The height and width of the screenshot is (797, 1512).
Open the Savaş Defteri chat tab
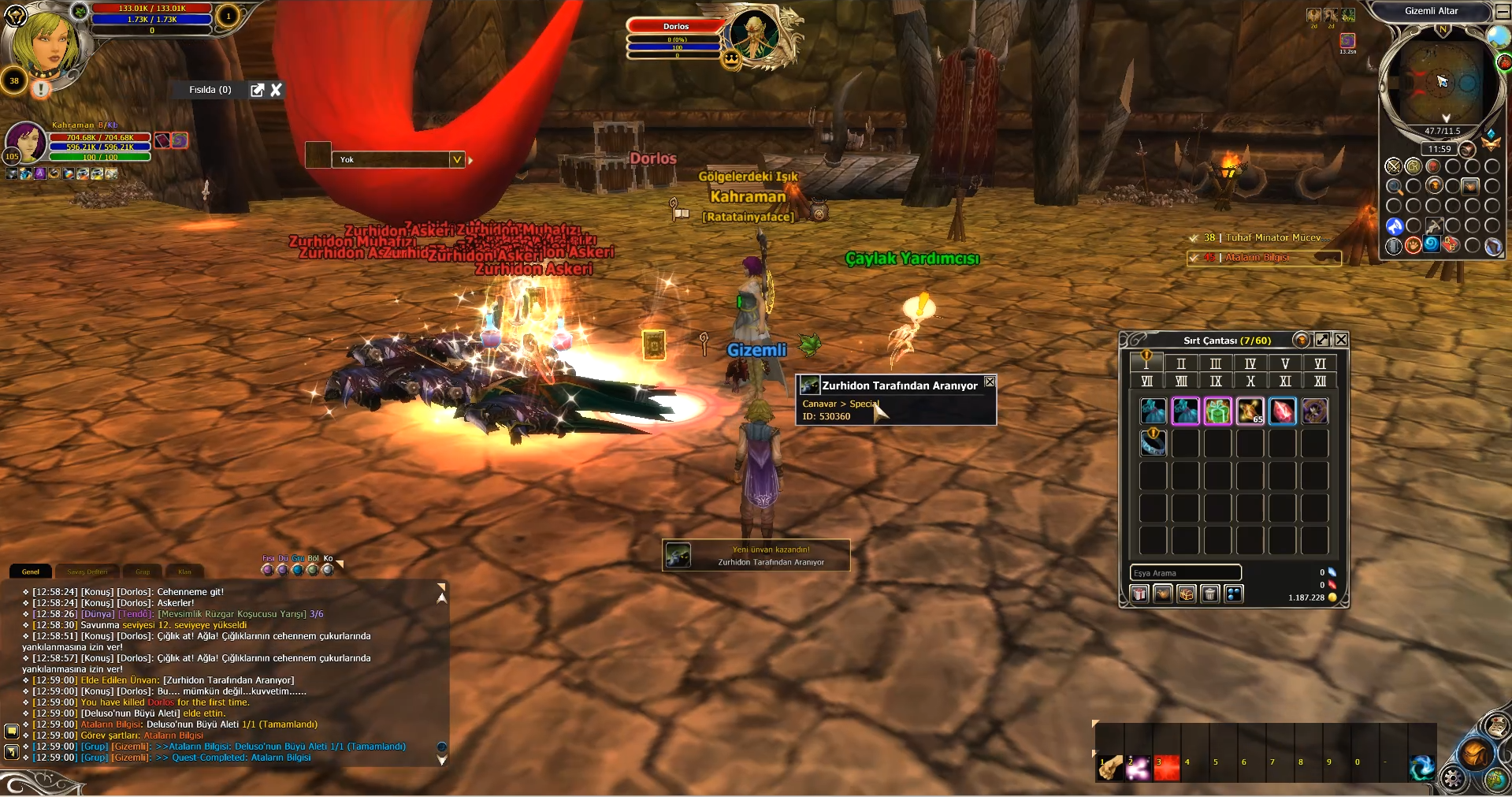click(87, 572)
